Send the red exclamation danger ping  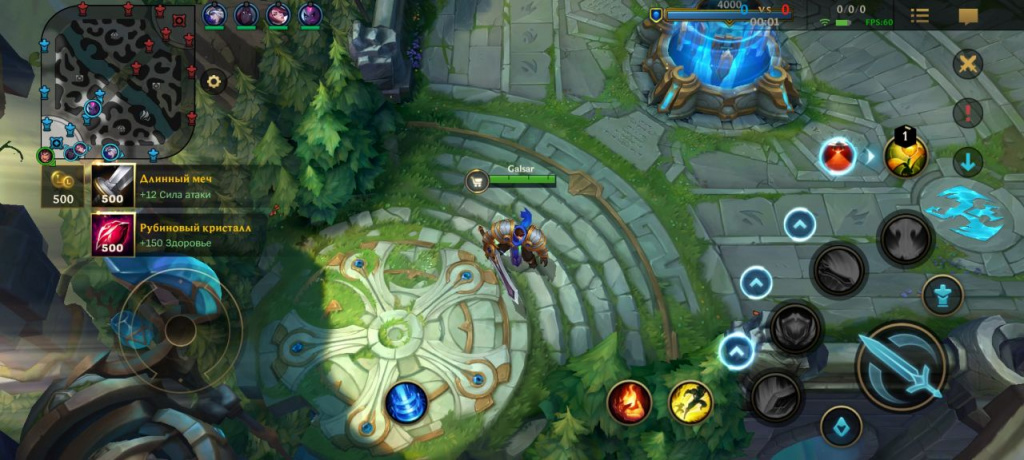pyautogui.click(x=967, y=113)
